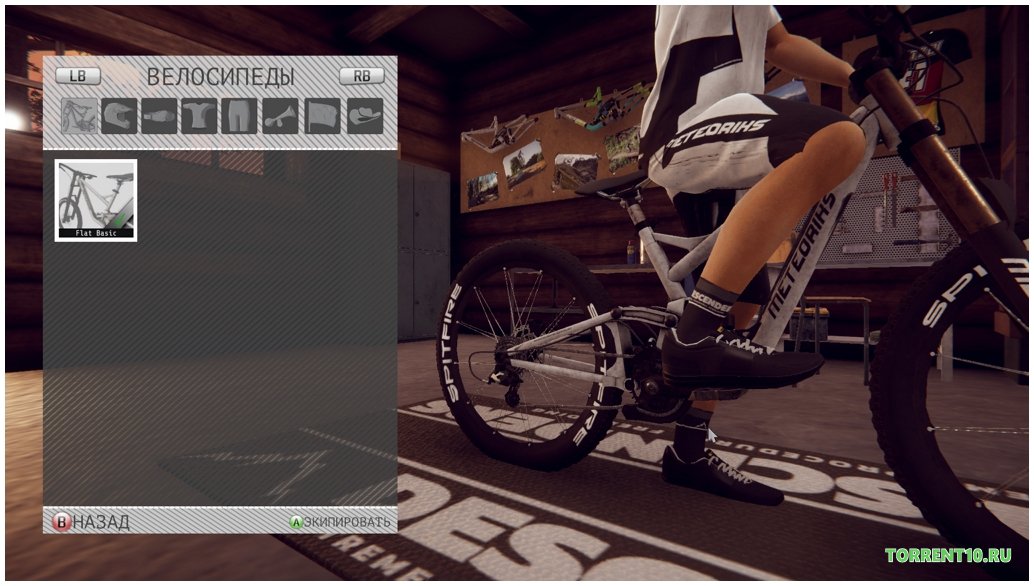Select the Flat Basic bike thumbnail
The height and width of the screenshot is (586, 1034).
[96, 200]
